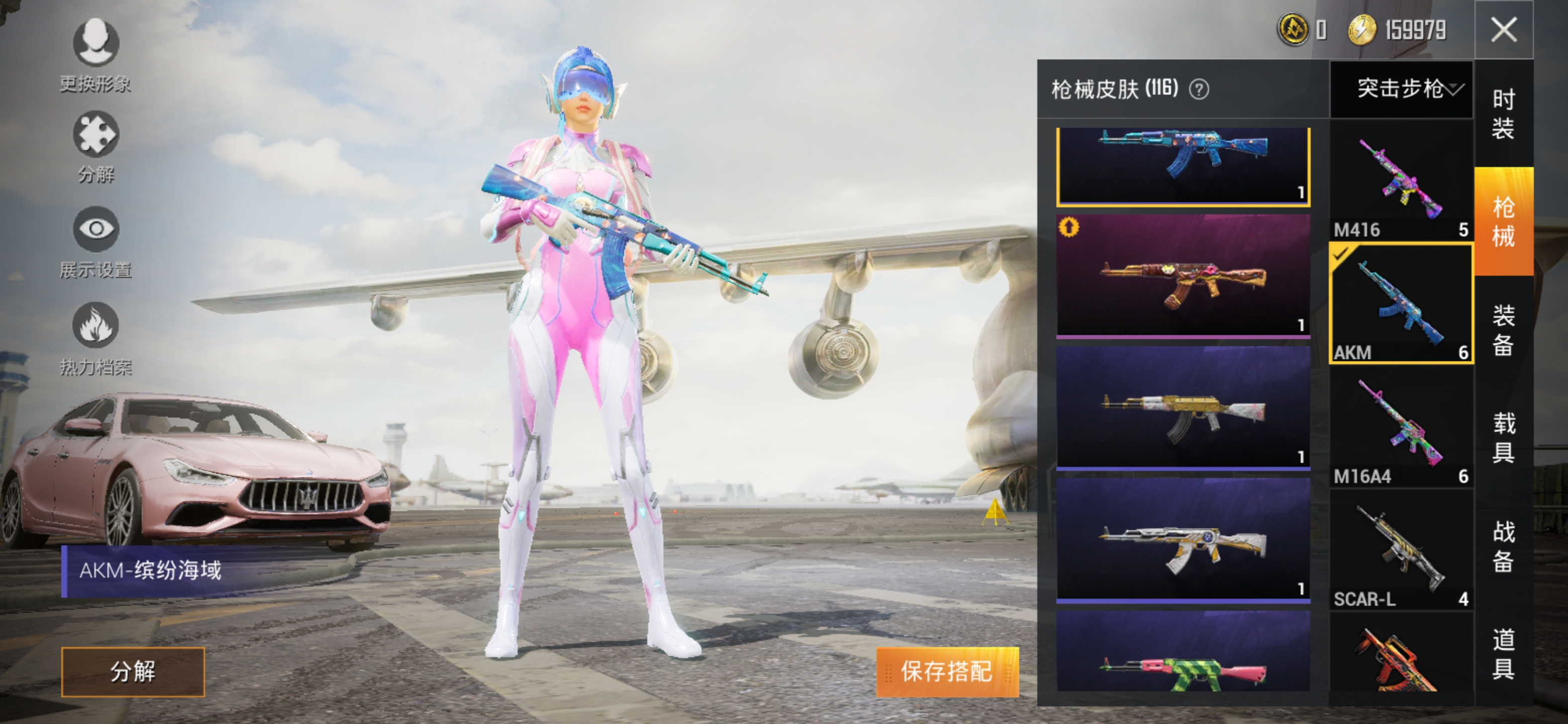Pick the pink and green watermelon AKM skin

[1183, 655]
